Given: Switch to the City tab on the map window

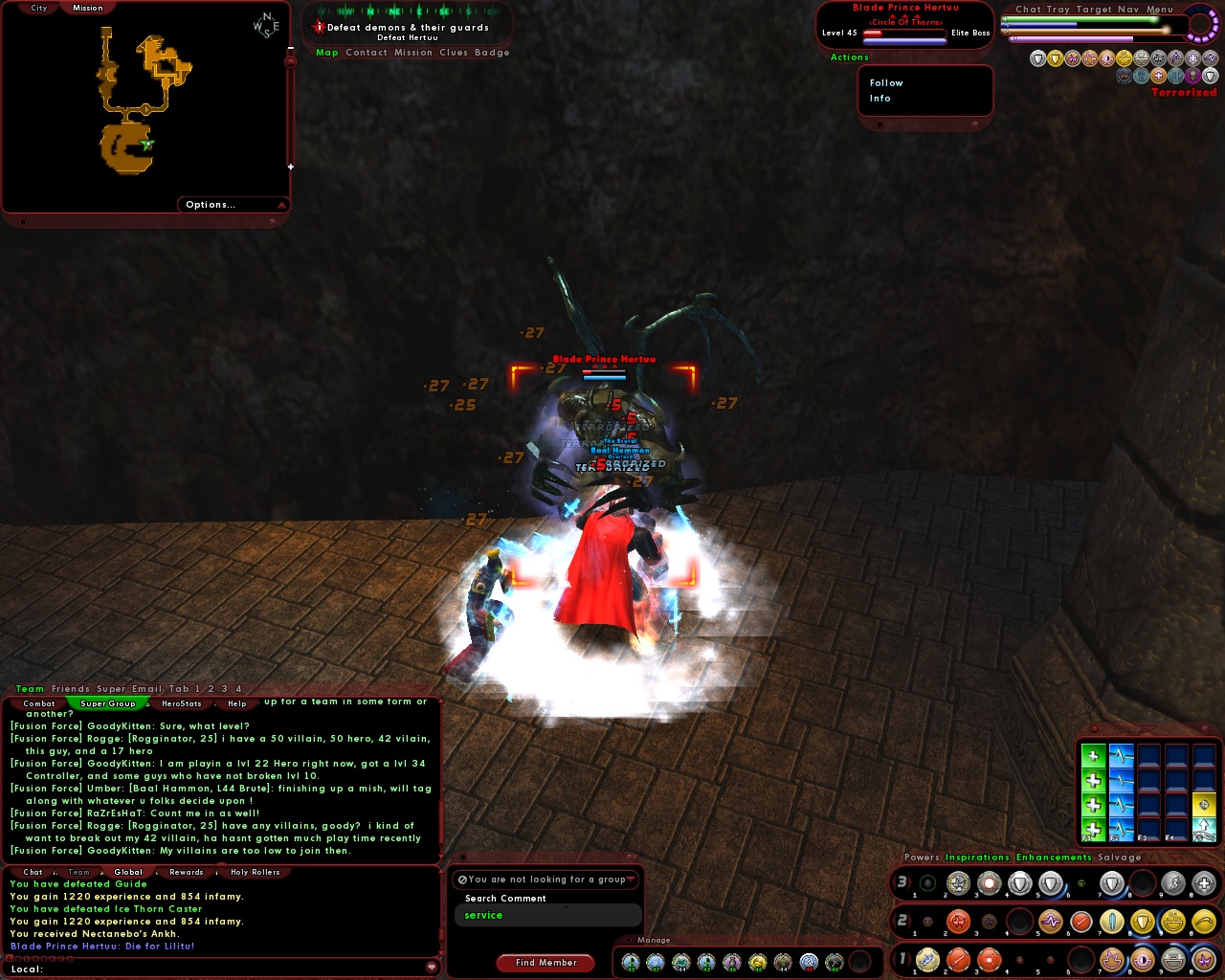Looking at the screenshot, I should [x=37, y=7].
